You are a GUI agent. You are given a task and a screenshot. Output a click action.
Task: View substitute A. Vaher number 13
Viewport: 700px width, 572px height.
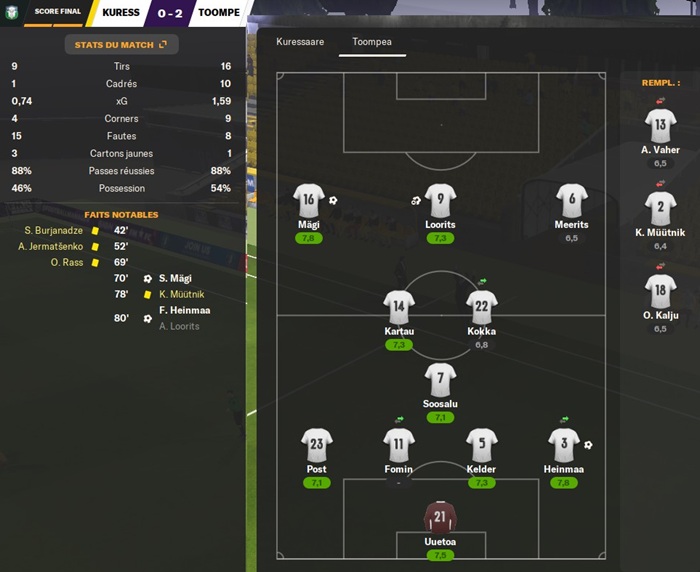(660, 126)
